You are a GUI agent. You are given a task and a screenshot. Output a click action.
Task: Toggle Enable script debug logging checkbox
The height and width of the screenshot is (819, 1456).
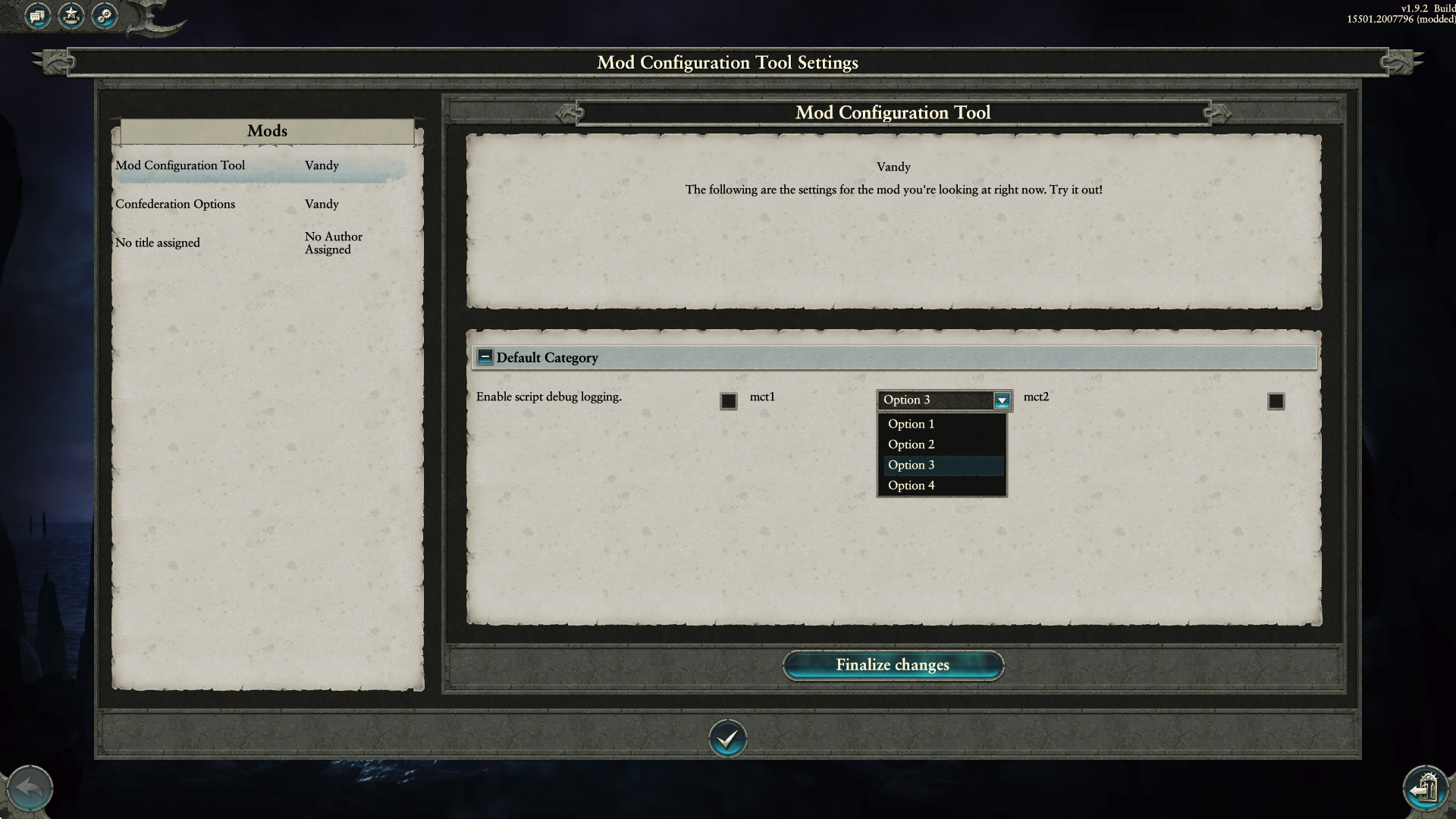click(x=728, y=401)
